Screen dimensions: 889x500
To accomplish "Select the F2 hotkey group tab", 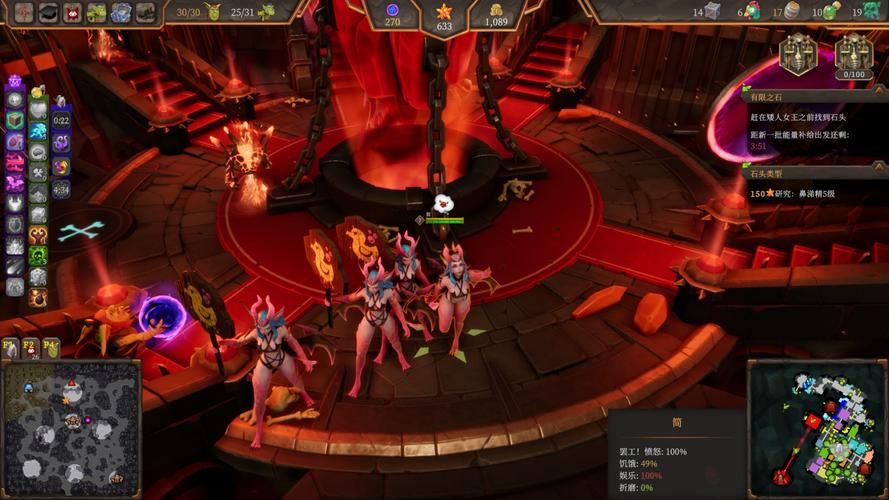I will pos(30,346).
